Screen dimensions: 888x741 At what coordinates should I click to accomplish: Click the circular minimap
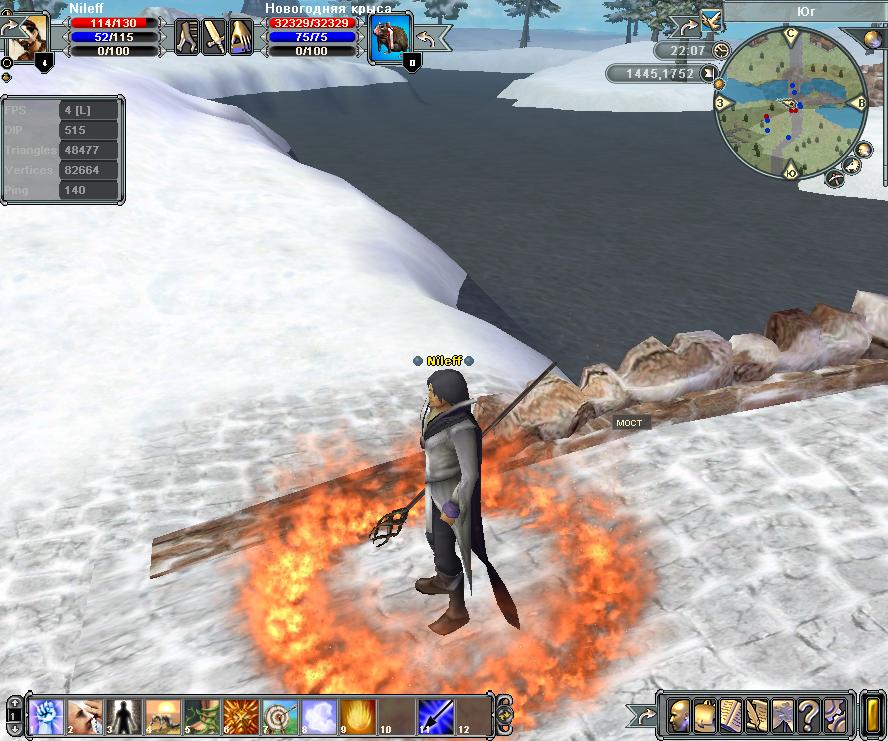pos(790,105)
